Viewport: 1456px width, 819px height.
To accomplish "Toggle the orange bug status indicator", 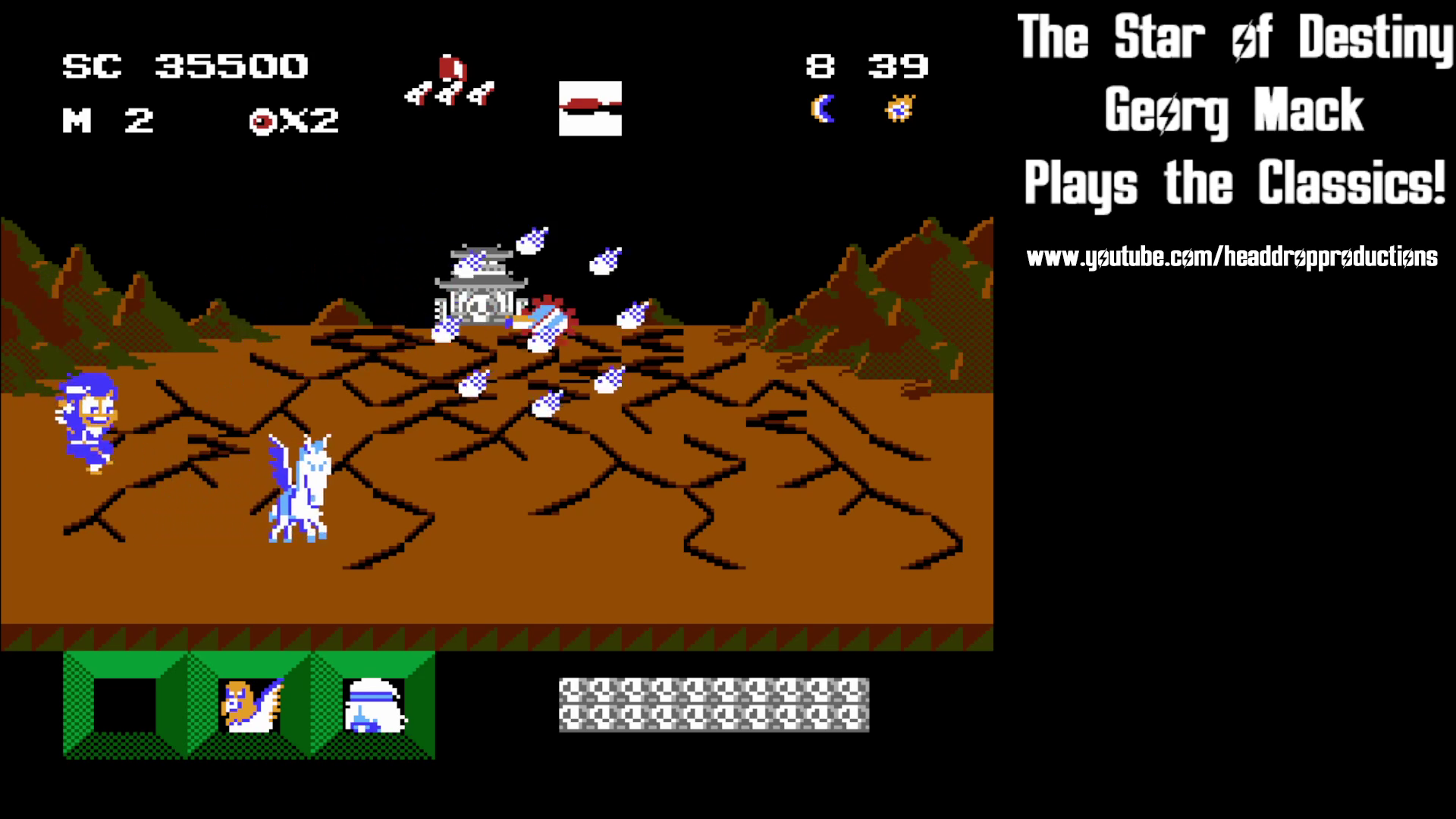I will coord(899,108).
